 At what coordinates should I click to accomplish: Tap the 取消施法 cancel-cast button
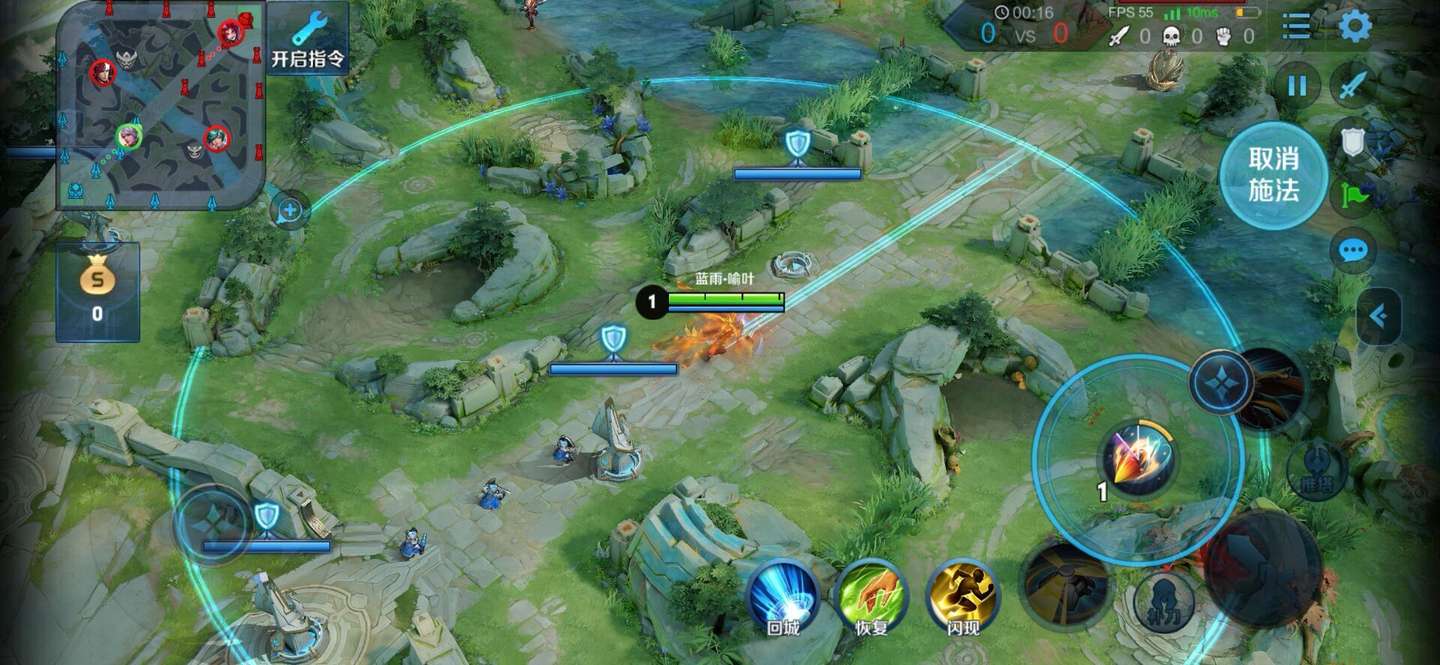coord(1273,175)
